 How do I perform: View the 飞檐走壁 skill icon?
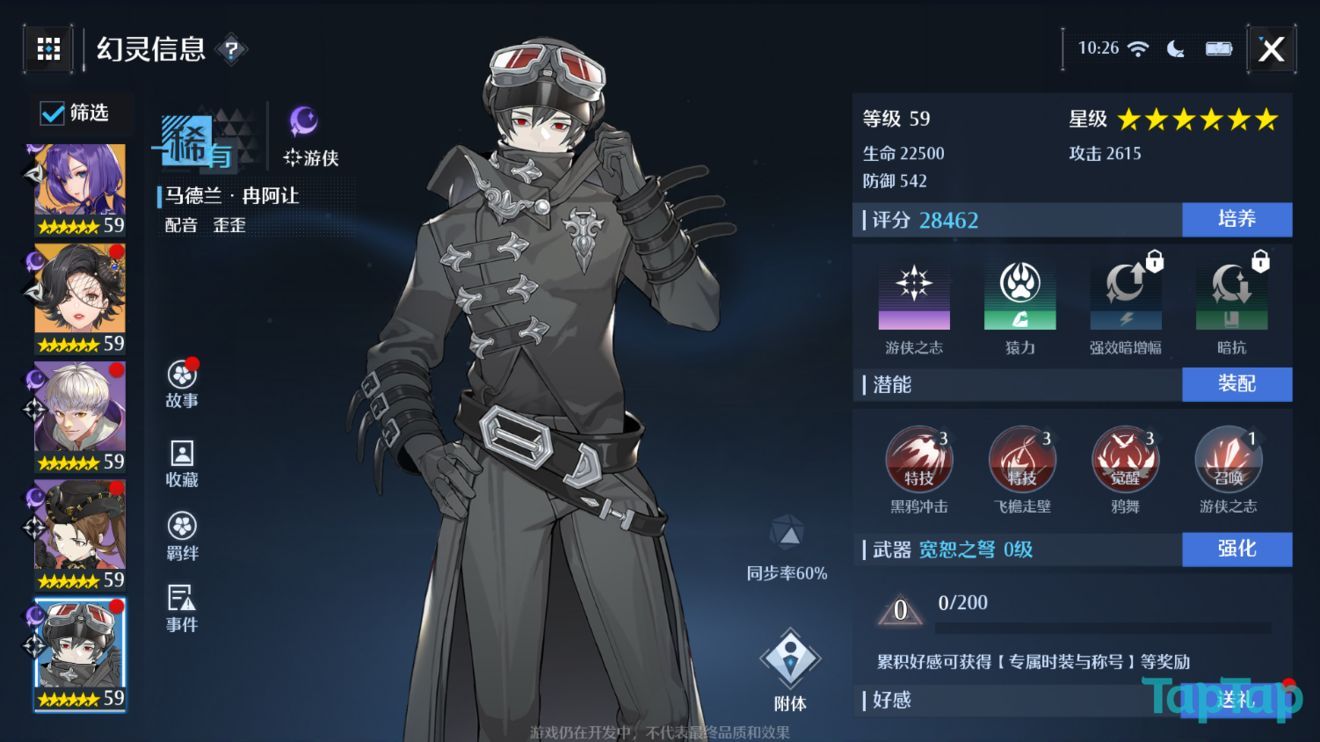1022,459
